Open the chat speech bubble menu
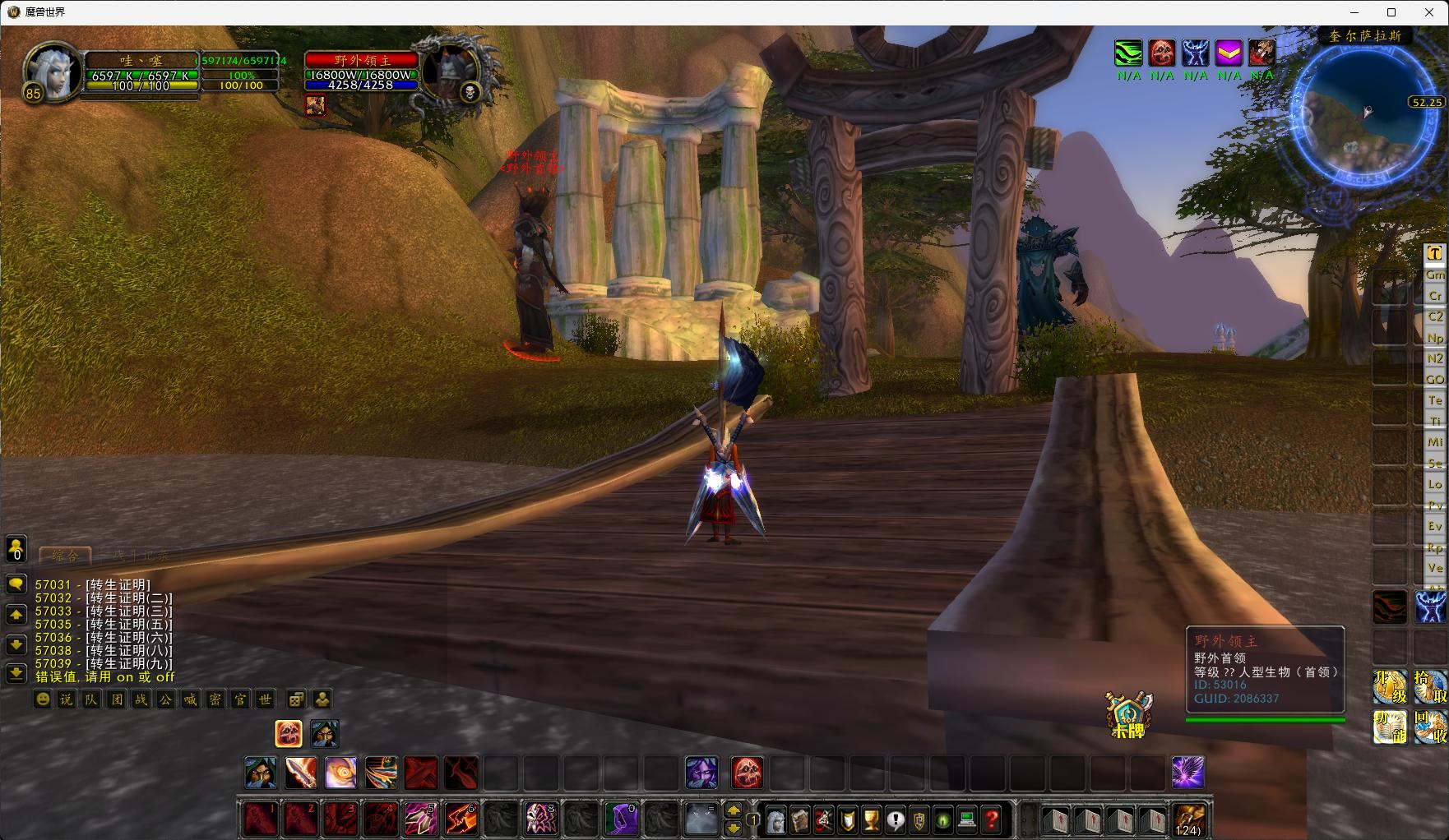The height and width of the screenshot is (840, 1449). (16, 584)
